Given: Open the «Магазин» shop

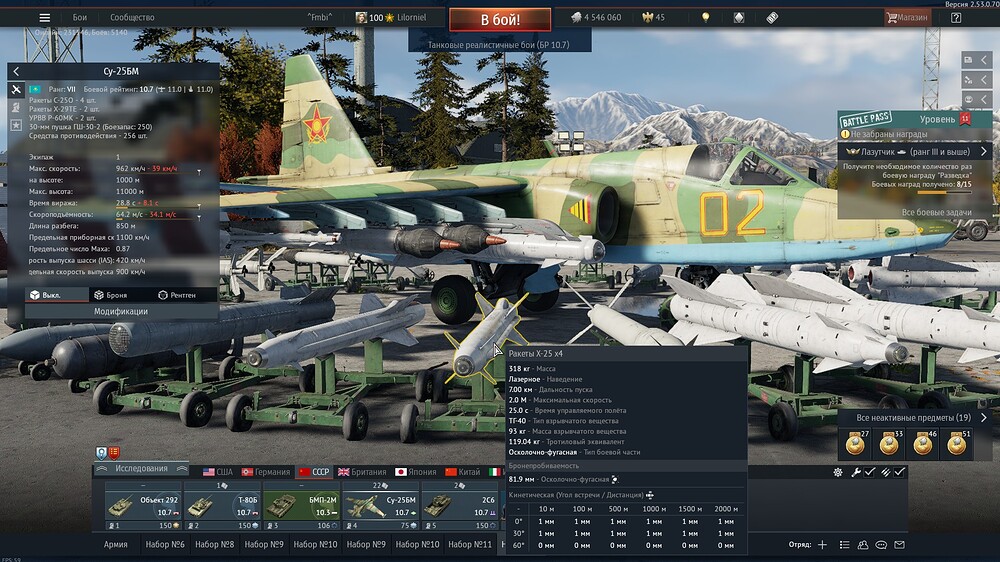Looking at the screenshot, I should [x=906, y=17].
